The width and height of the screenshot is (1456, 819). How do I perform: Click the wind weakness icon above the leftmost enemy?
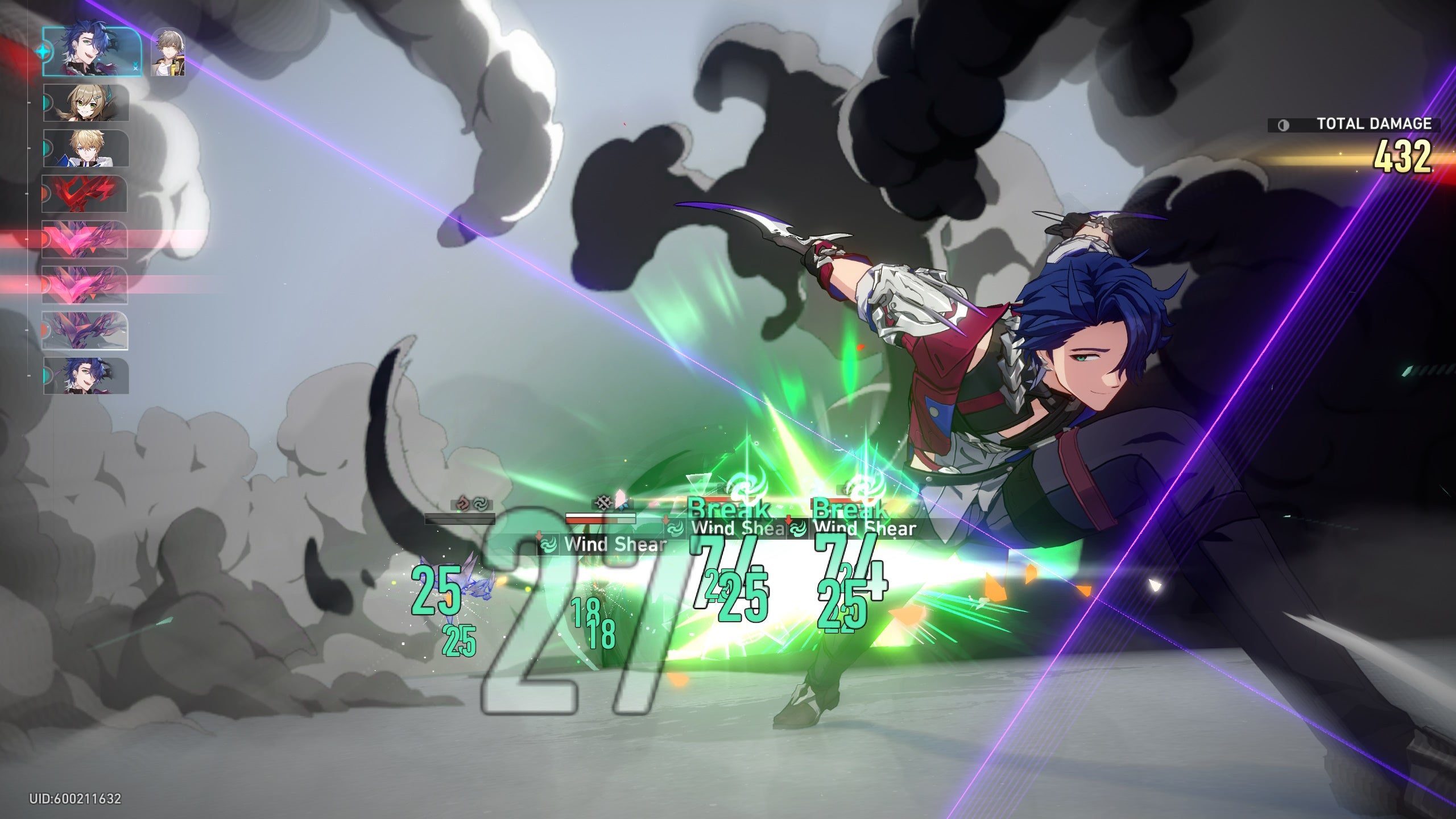[479, 503]
